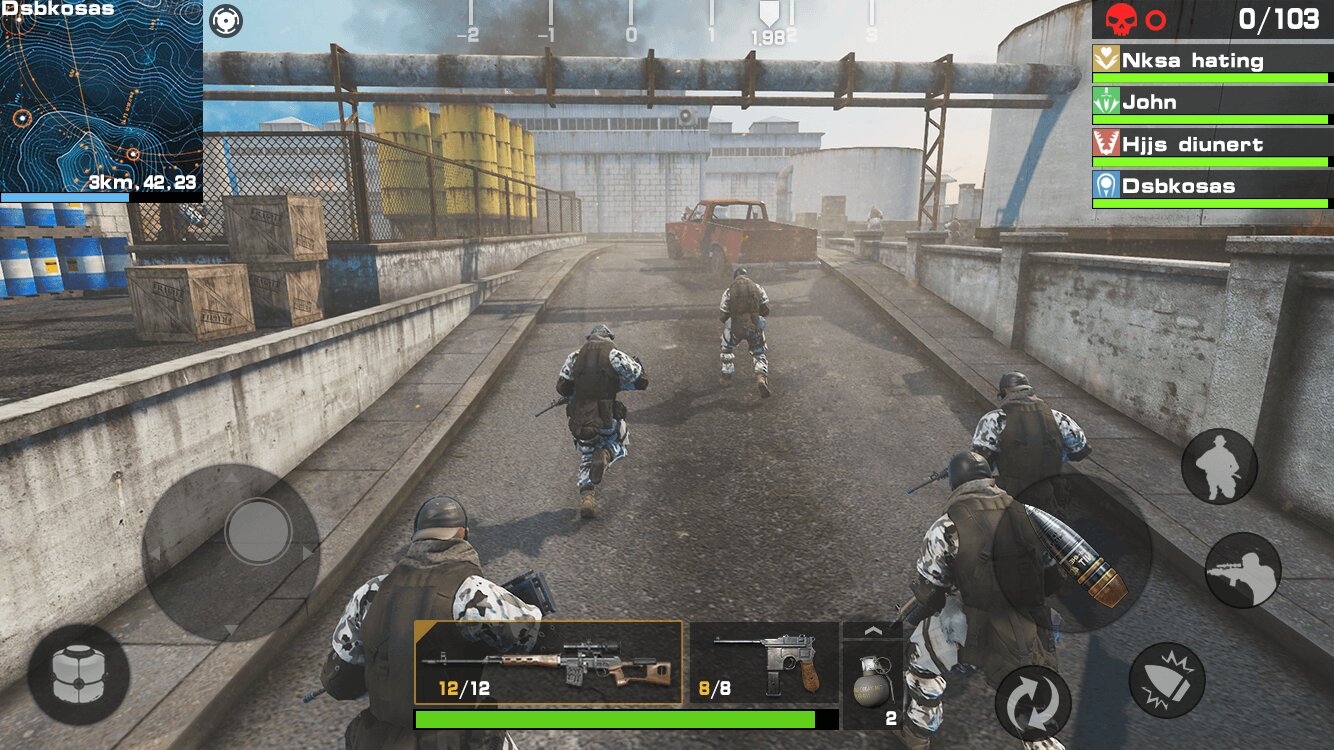Toggle the crouch stance button
Screen dimensions: 1334x750
point(1219,466)
